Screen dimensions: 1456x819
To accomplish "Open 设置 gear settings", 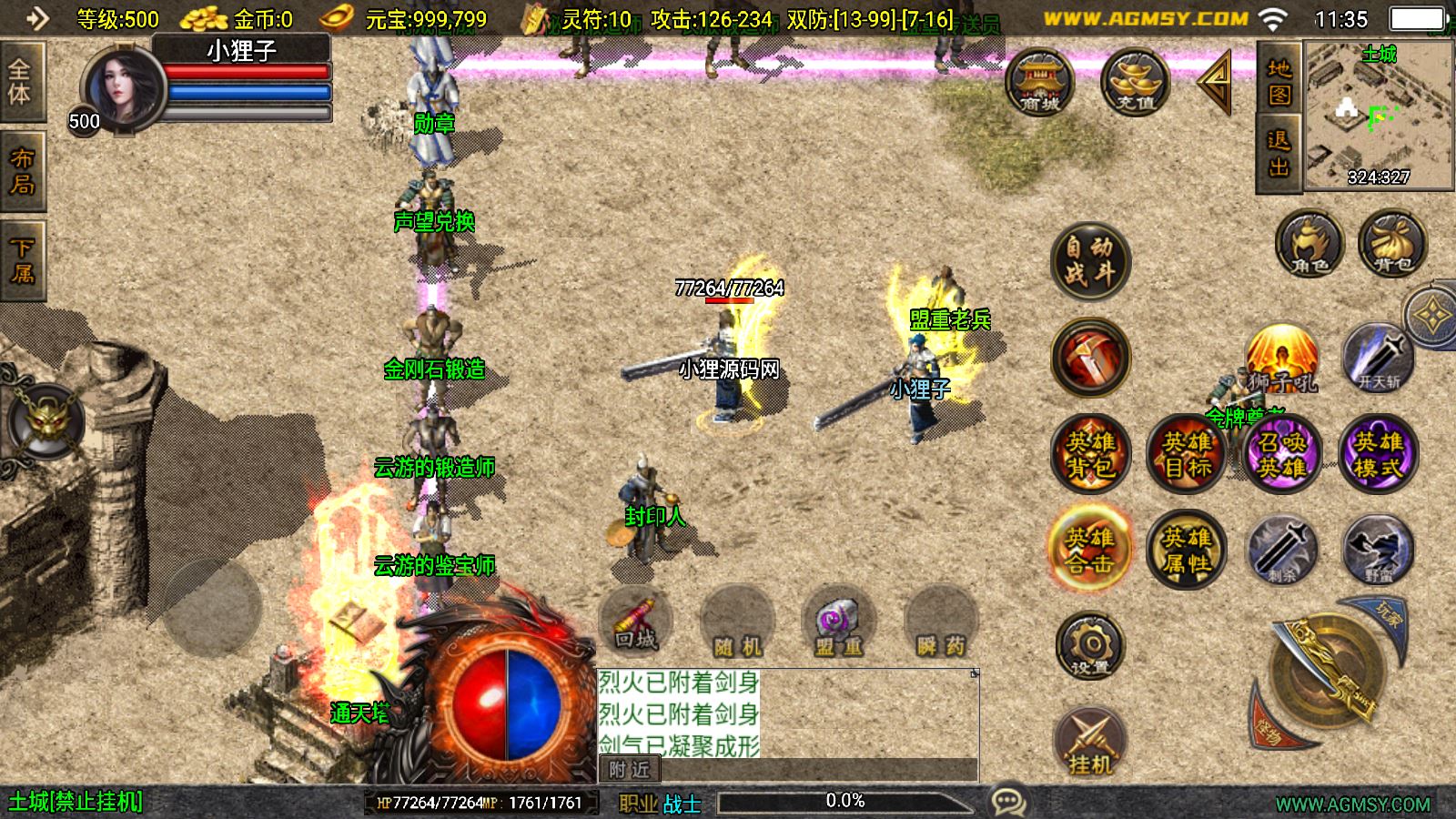I will 1090,646.
